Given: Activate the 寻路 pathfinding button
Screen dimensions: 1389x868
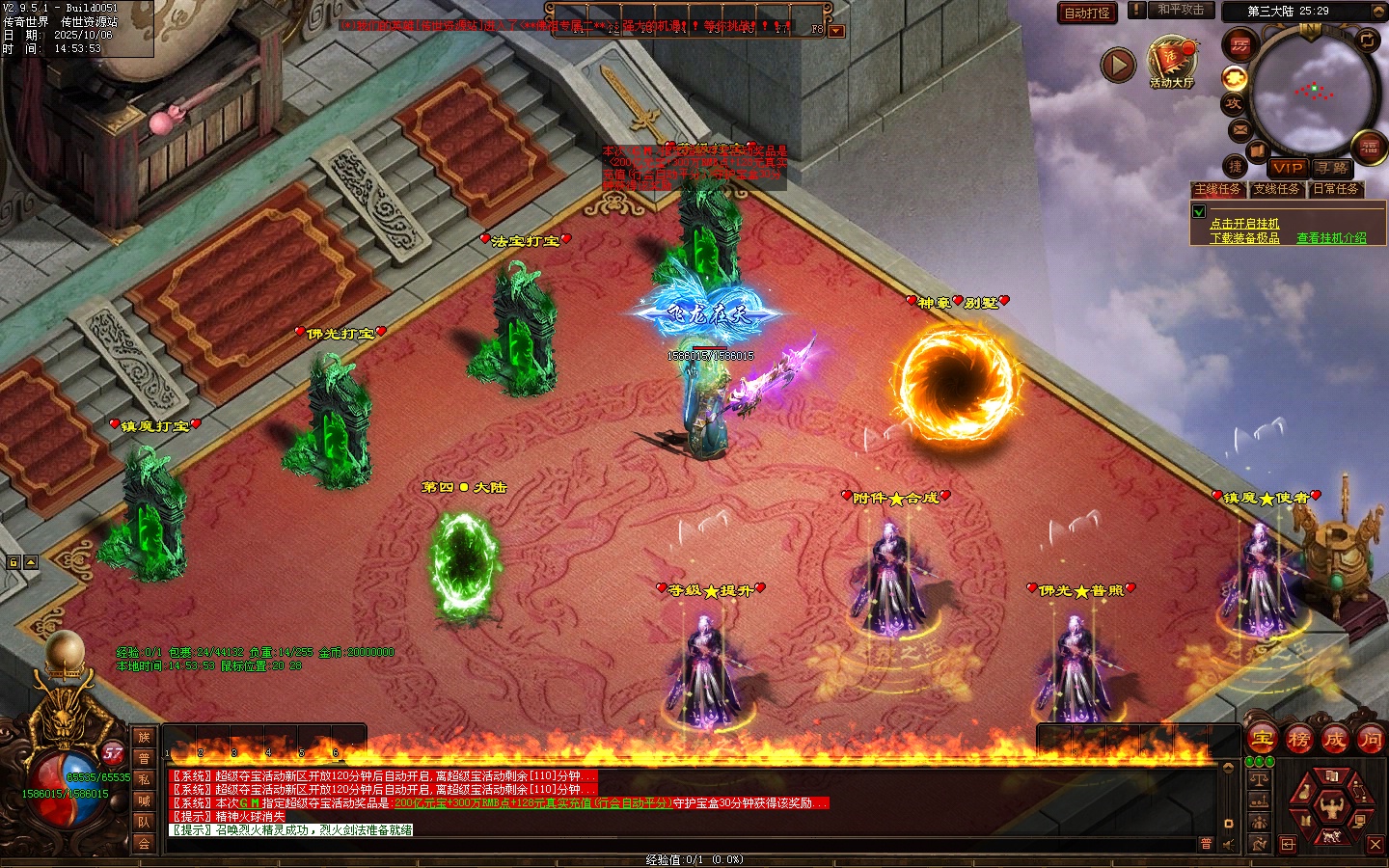Looking at the screenshot, I should (x=1332, y=168).
